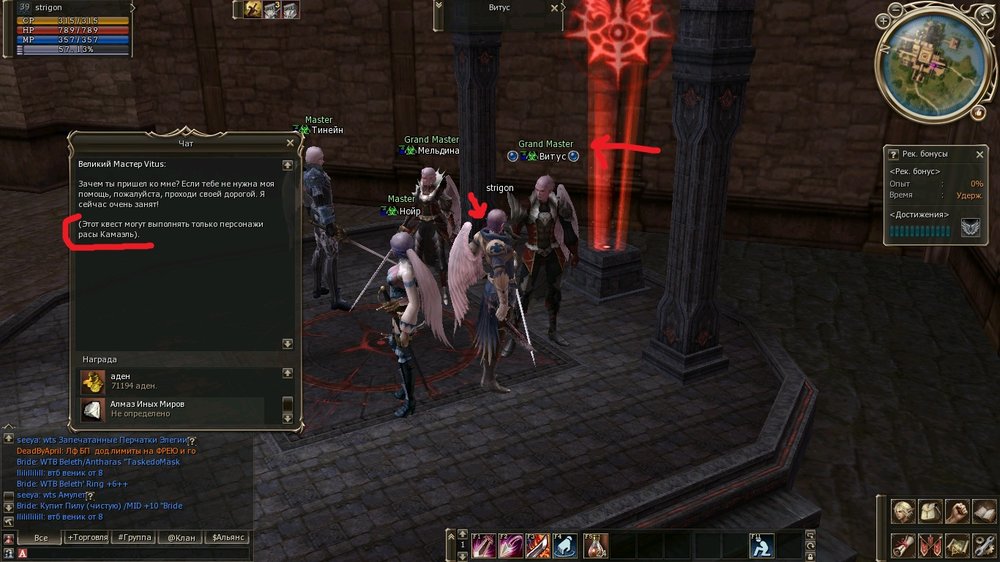Open the character portrait menu icon
1000x562 pixels.
click(x=904, y=513)
